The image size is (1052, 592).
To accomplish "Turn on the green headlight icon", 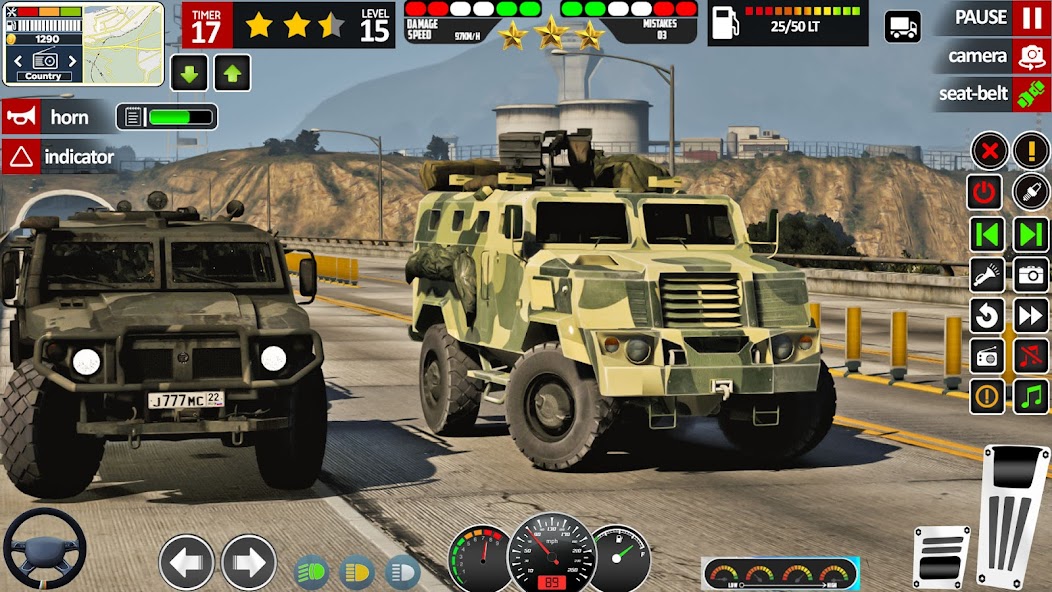I will click(312, 572).
